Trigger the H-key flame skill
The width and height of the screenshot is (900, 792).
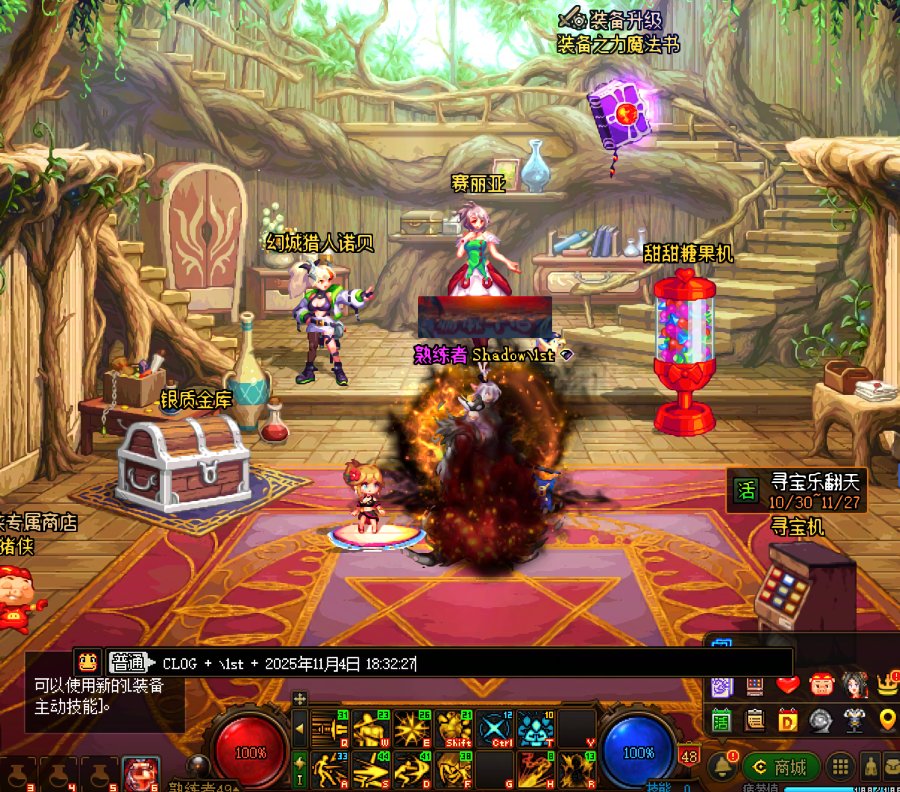[x=535, y=770]
